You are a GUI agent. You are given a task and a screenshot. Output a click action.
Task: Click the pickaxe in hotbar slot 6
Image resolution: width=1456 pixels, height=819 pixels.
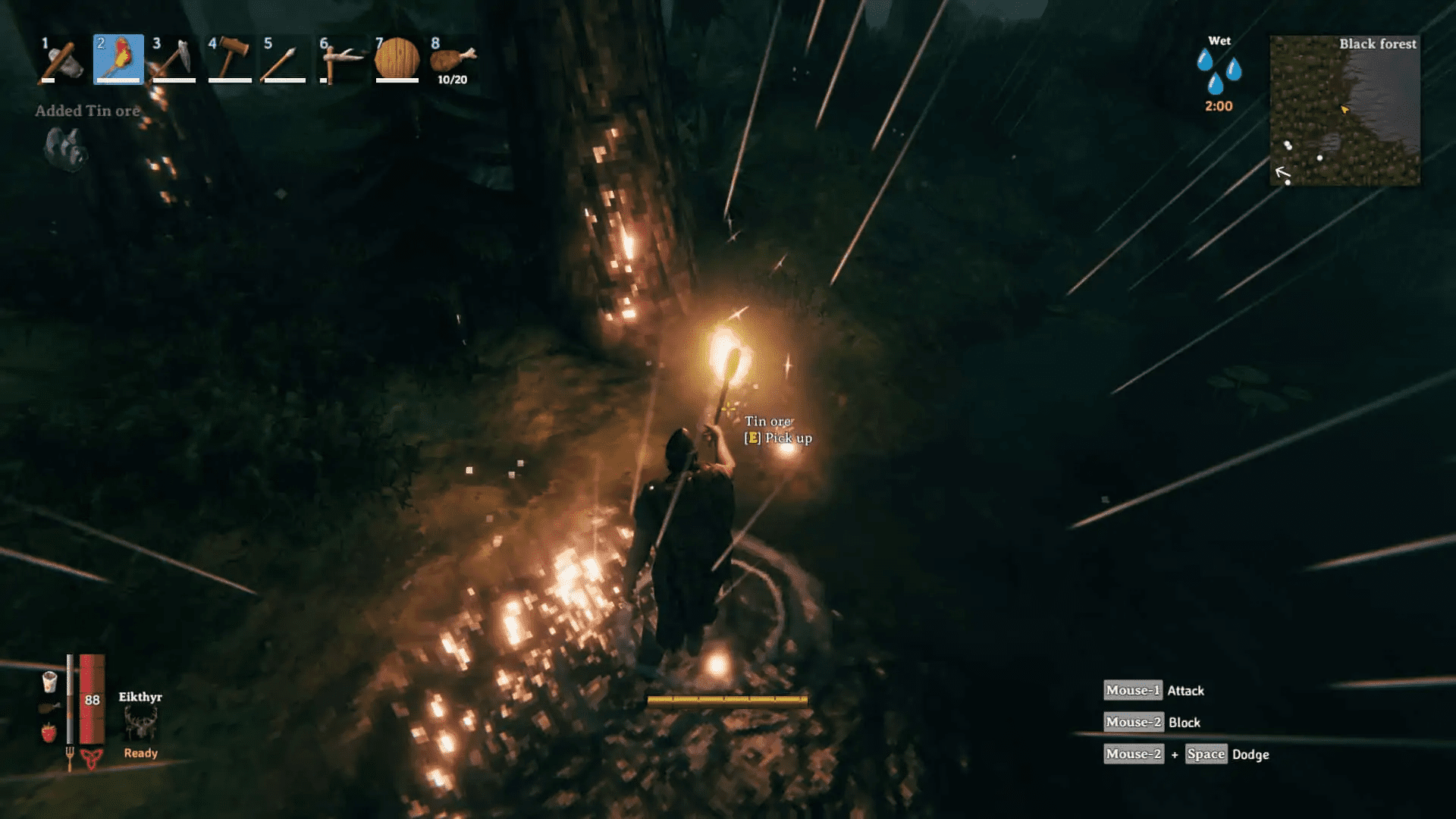(342, 61)
